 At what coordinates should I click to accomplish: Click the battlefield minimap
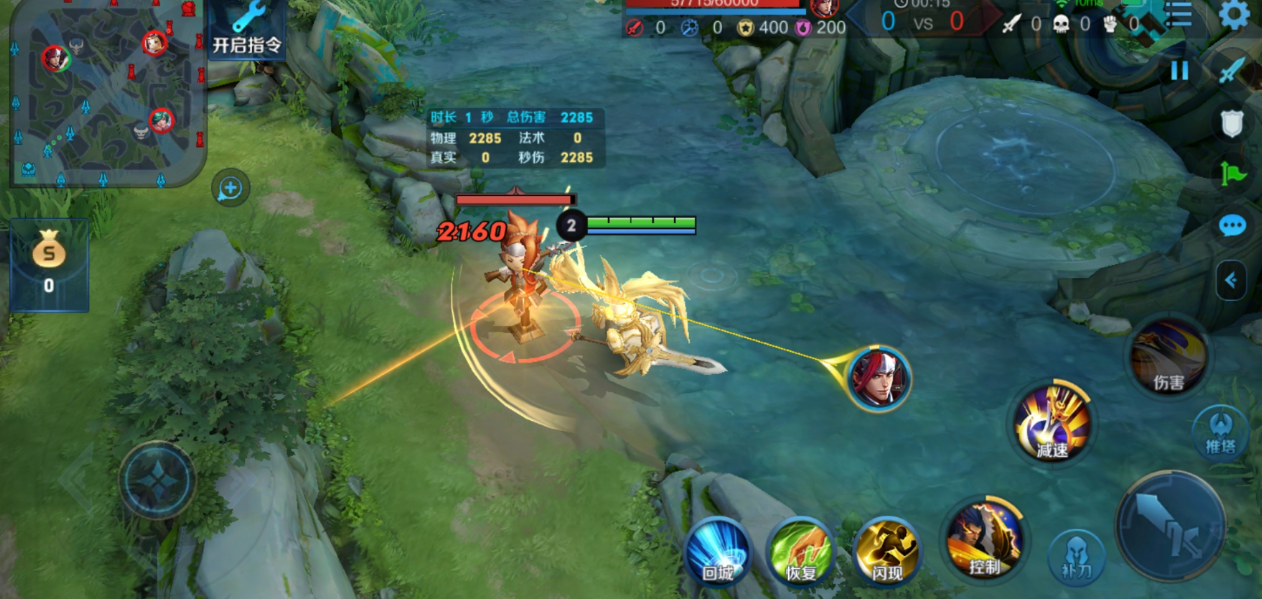tap(107, 95)
